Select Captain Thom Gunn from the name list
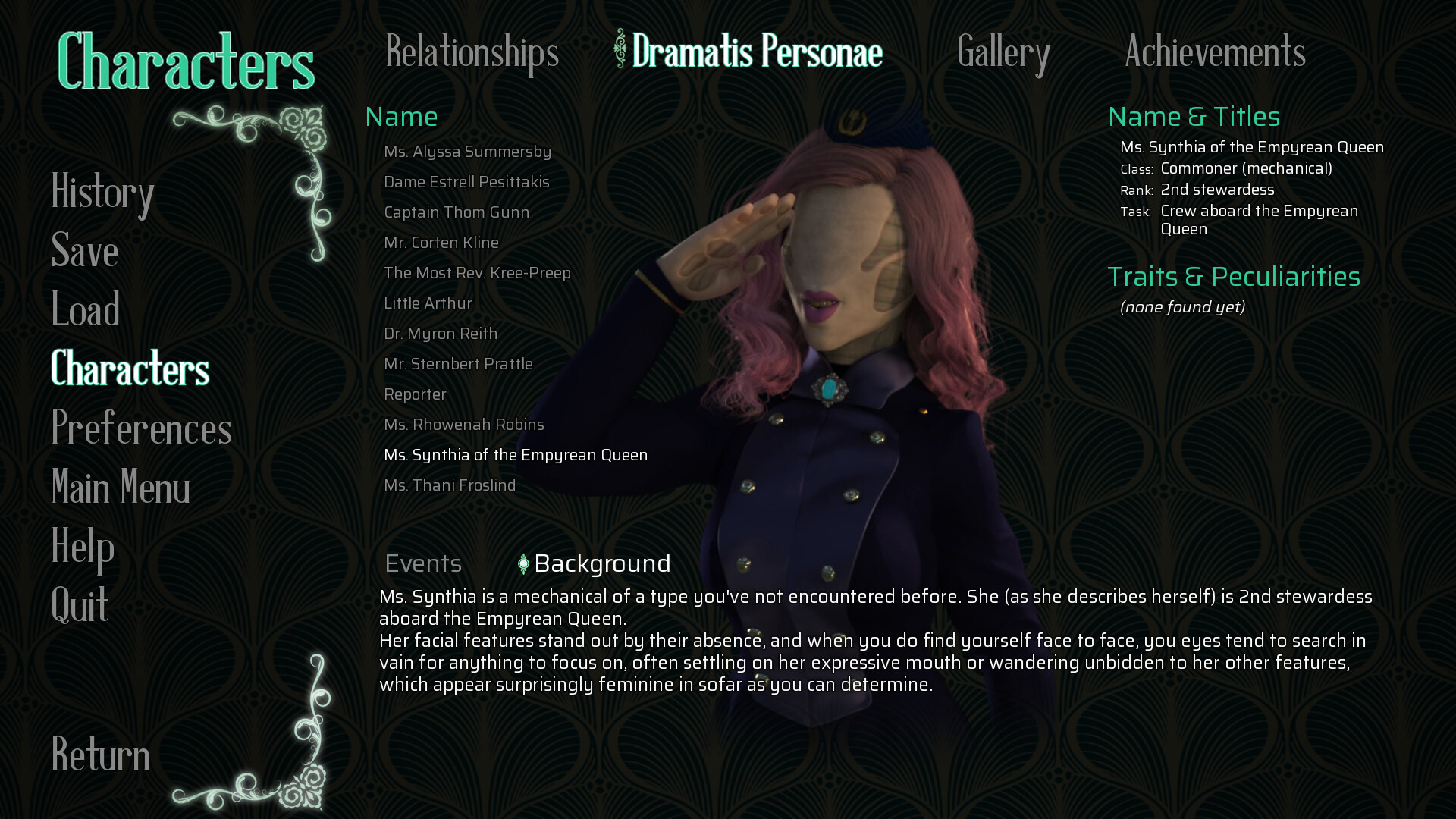The image size is (1456, 819). click(x=457, y=212)
